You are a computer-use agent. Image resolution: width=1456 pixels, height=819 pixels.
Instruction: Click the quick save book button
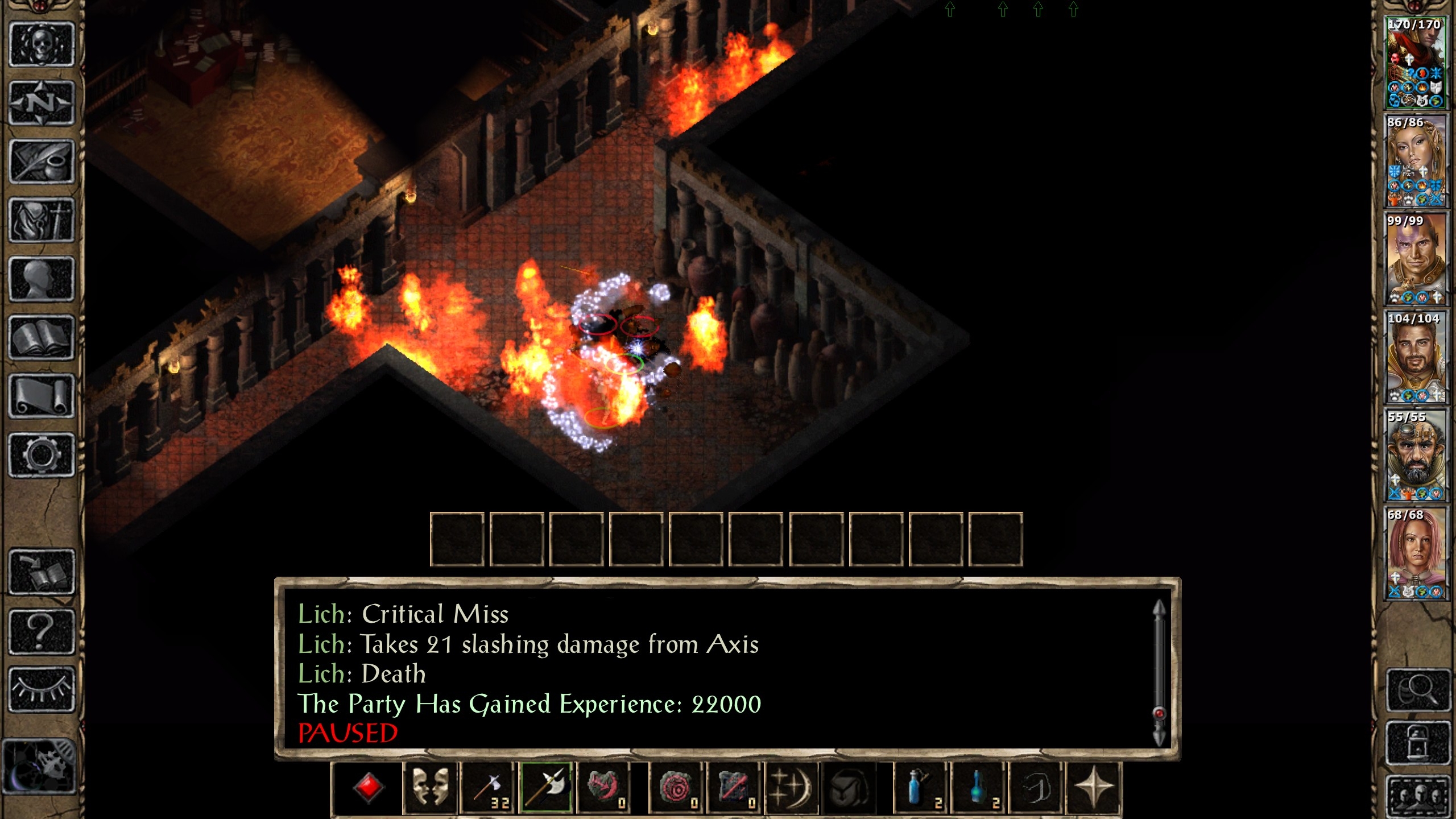point(42,572)
